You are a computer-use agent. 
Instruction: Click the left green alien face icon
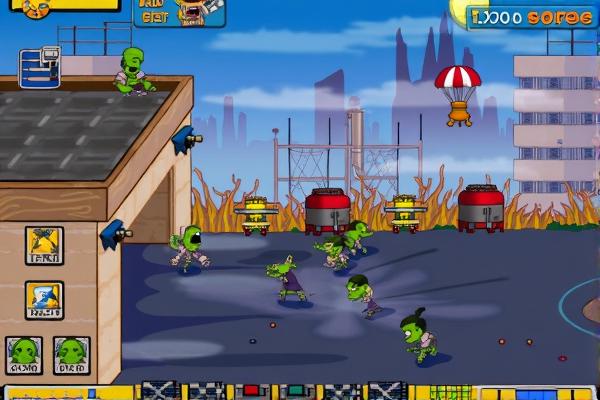coord(23,354)
